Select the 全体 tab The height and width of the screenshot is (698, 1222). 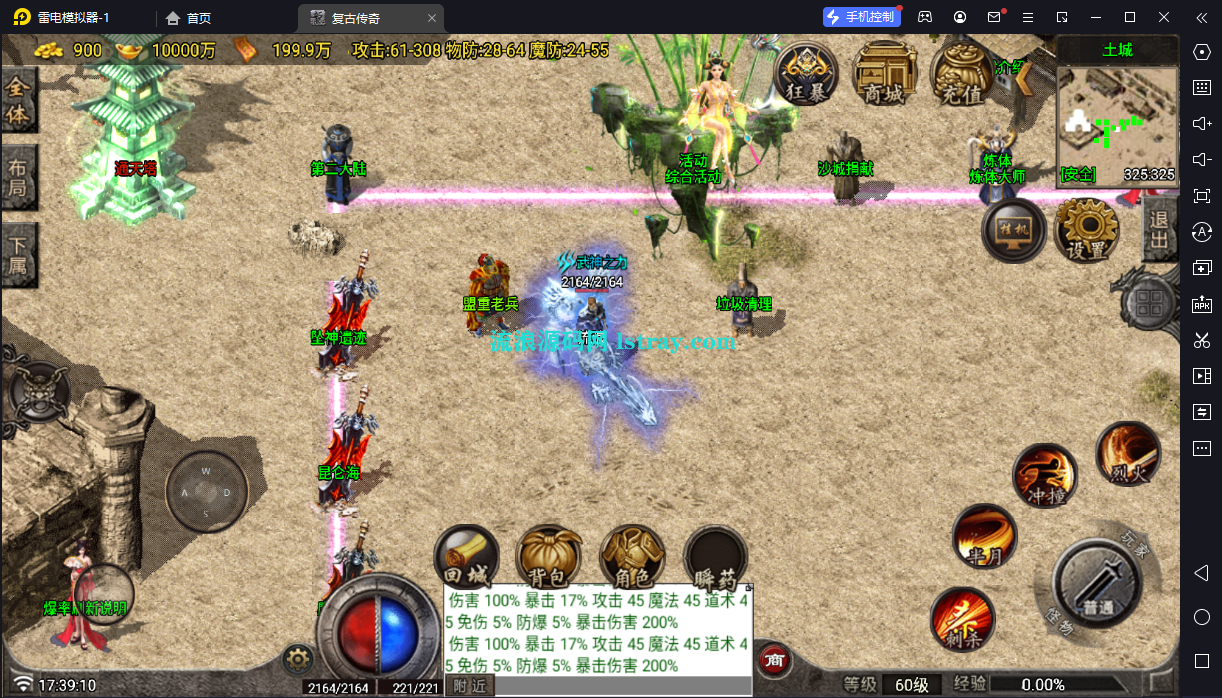pos(19,101)
